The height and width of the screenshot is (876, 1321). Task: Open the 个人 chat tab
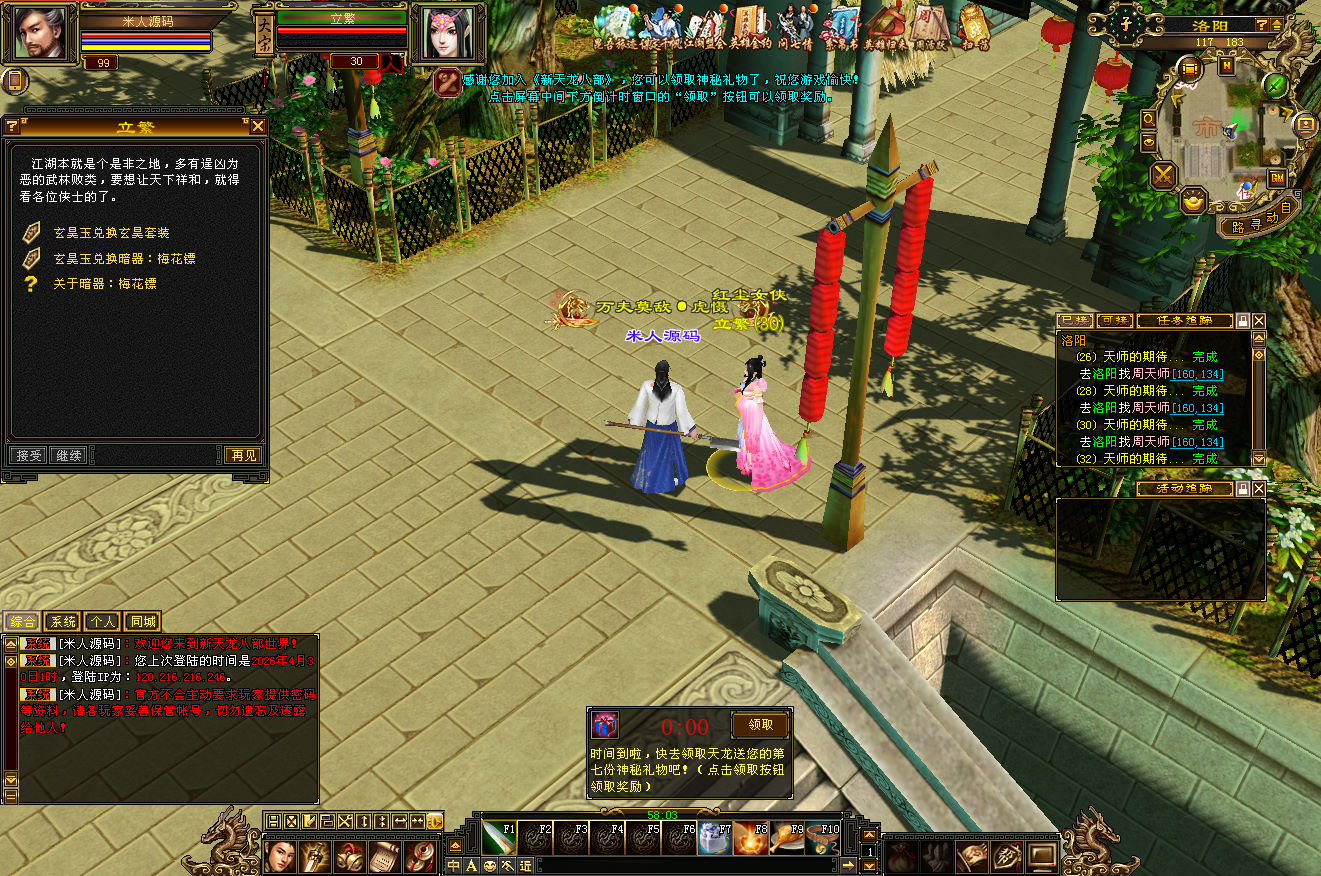(x=102, y=622)
